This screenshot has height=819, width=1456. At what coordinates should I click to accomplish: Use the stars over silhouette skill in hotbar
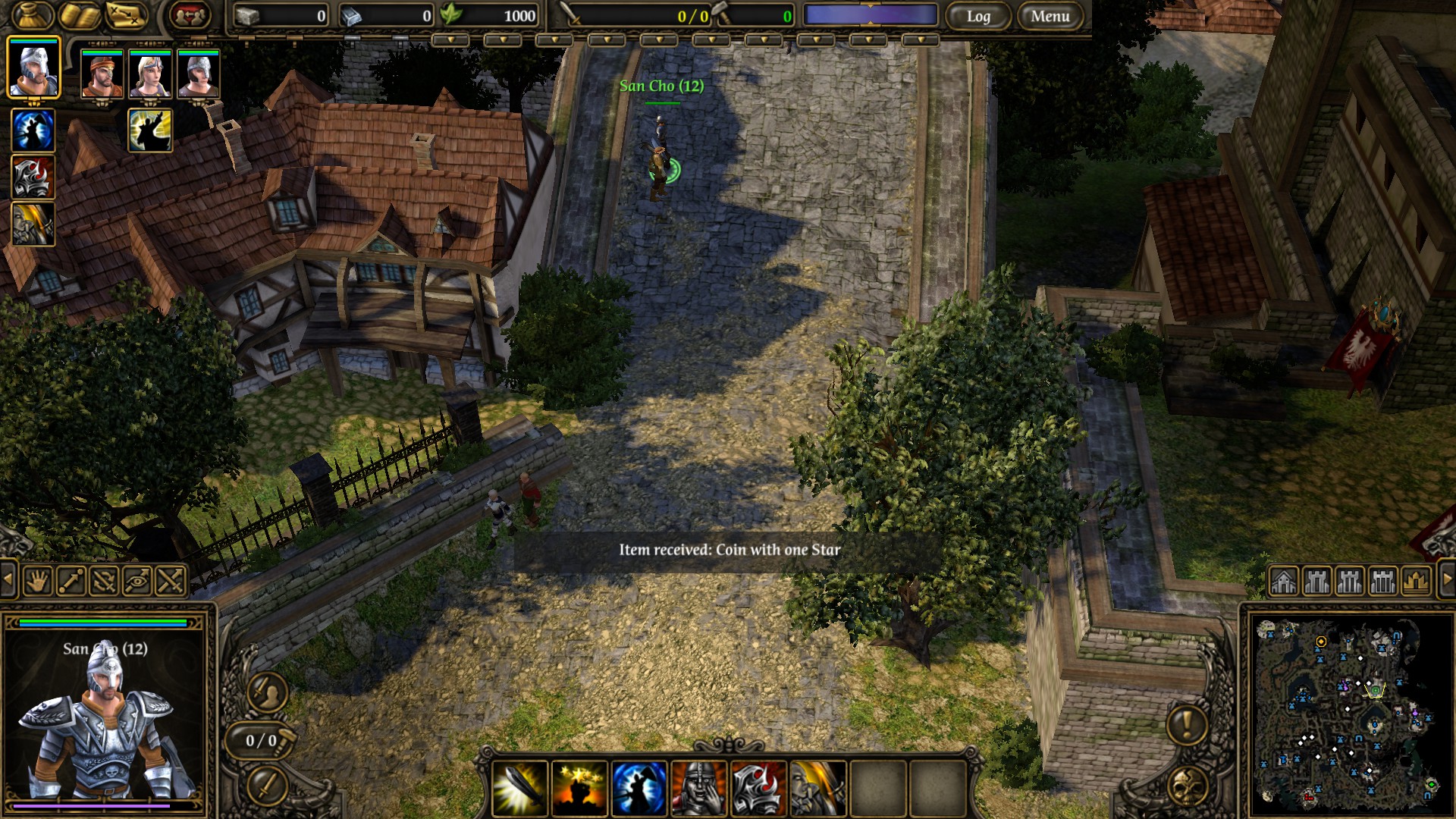coord(579,789)
